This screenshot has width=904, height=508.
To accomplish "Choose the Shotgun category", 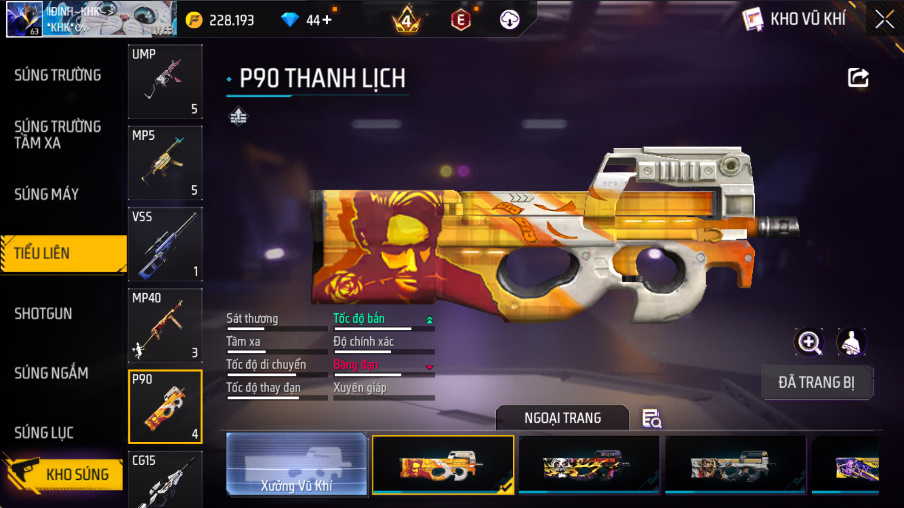I will tap(43, 313).
